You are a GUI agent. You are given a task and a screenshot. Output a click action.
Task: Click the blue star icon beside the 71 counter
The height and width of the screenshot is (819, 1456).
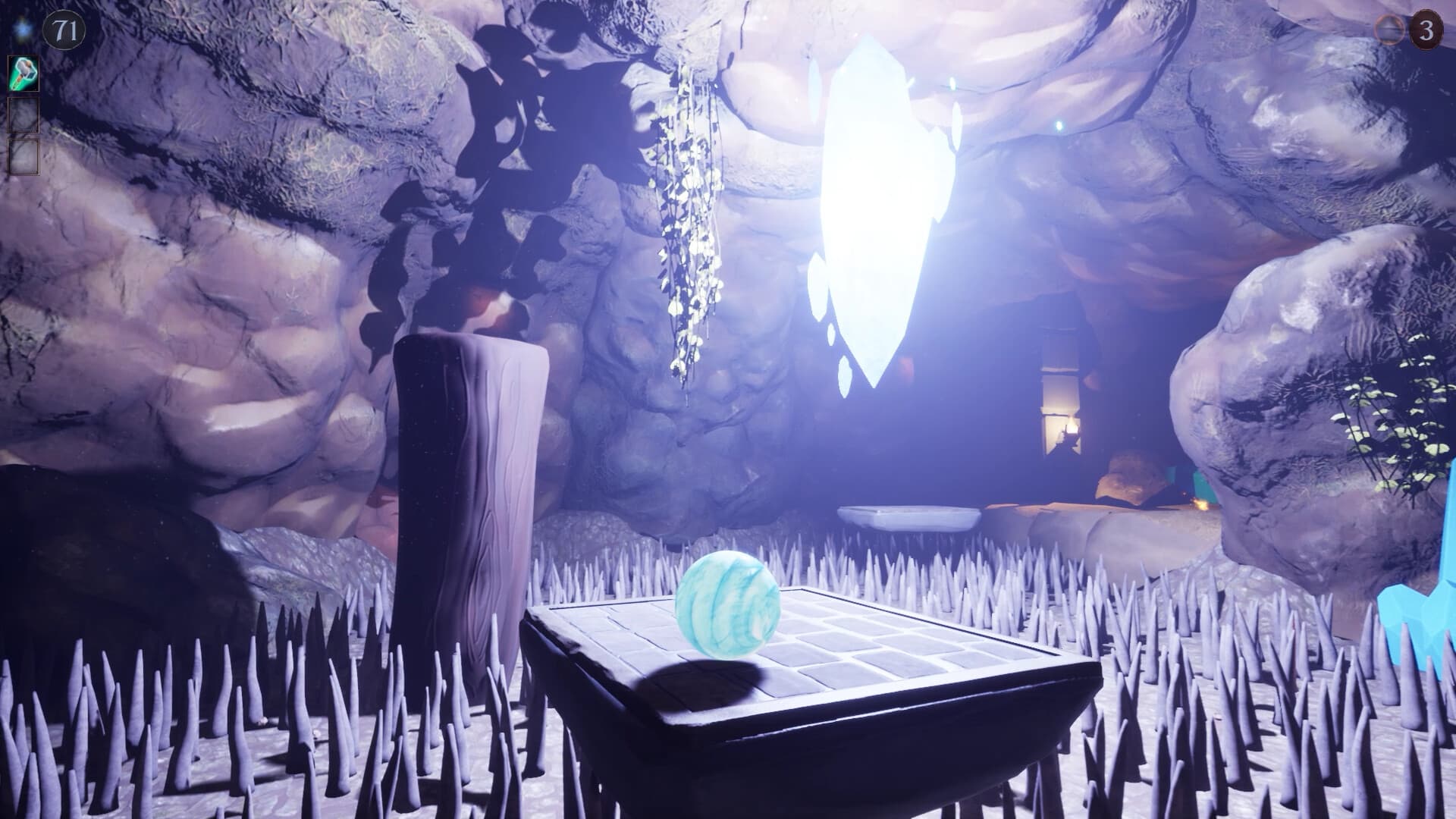coord(23,28)
